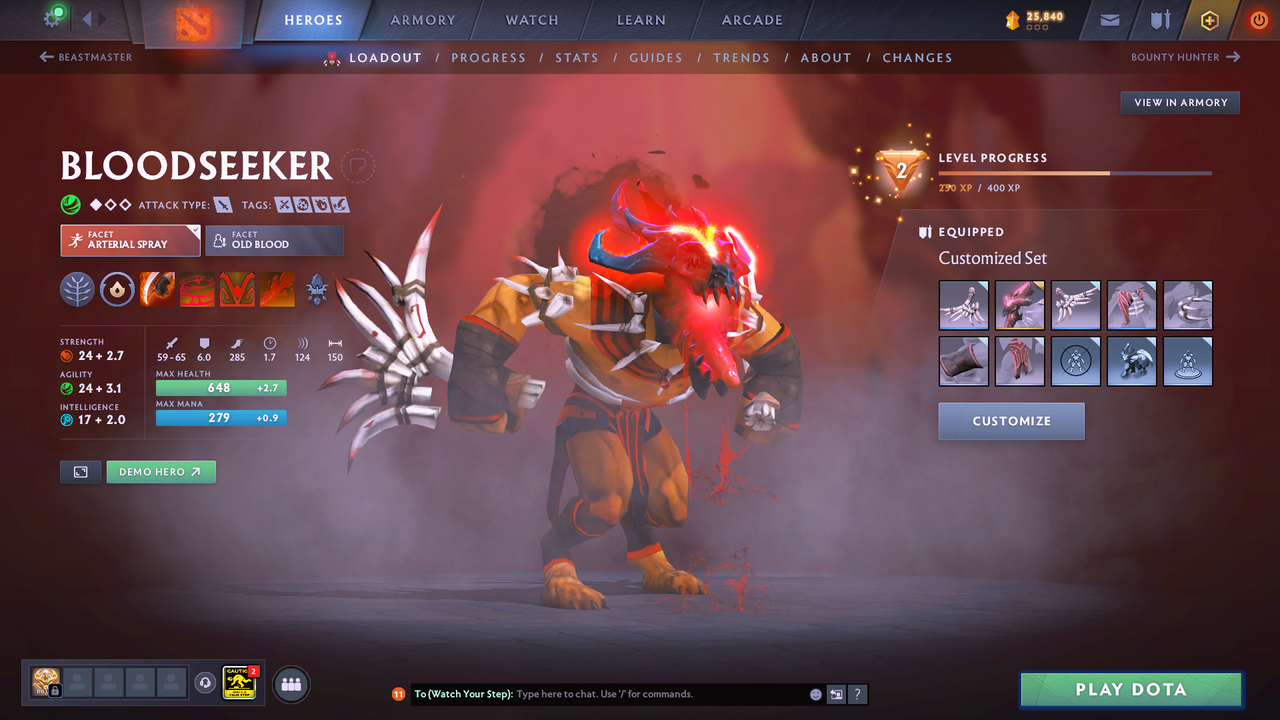Select the Arterial Spray facet

coord(130,240)
